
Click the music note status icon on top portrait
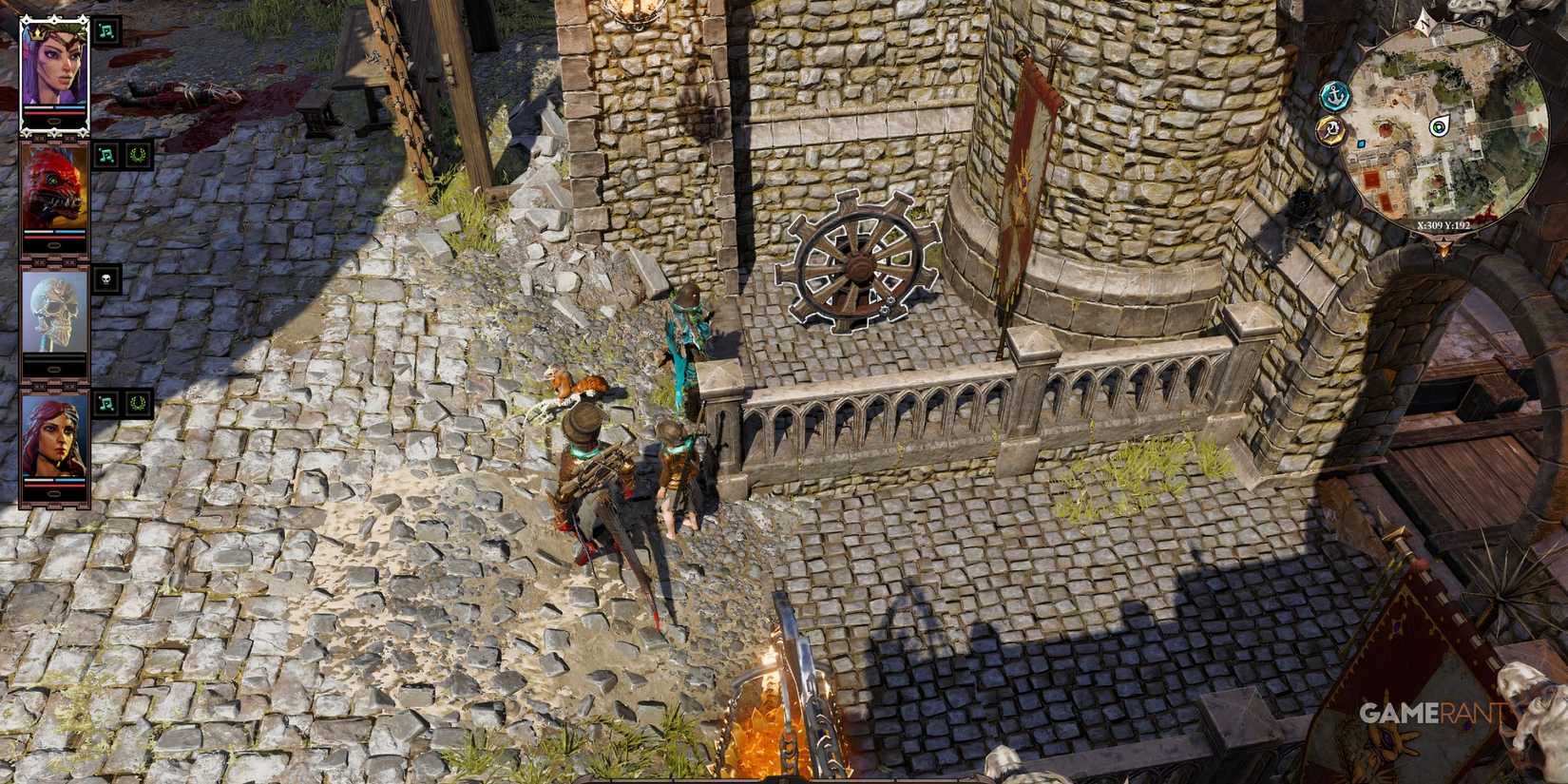[105, 31]
